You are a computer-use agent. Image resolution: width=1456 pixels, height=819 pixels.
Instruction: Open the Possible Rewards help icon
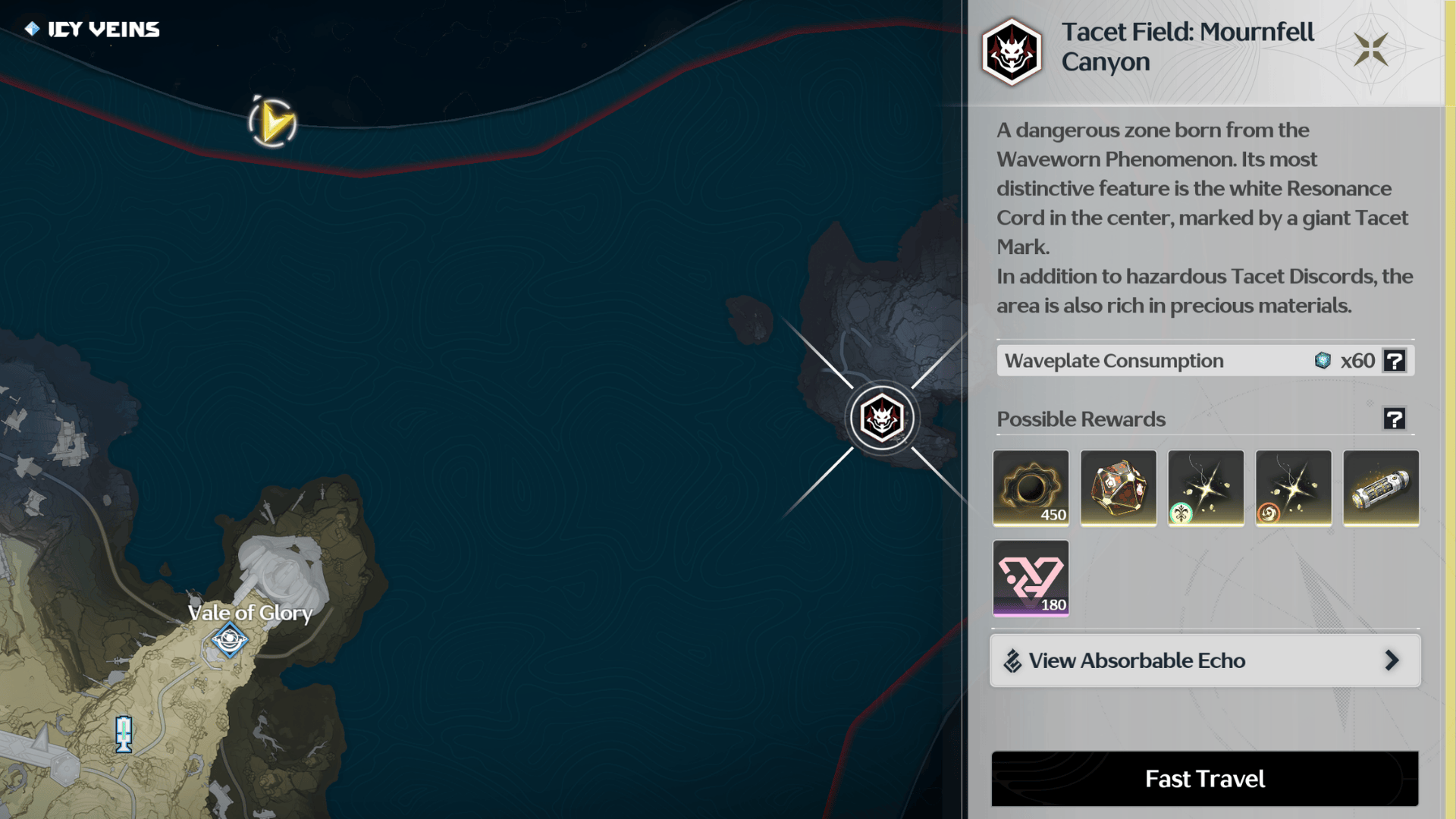click(x=1394, y=419)
